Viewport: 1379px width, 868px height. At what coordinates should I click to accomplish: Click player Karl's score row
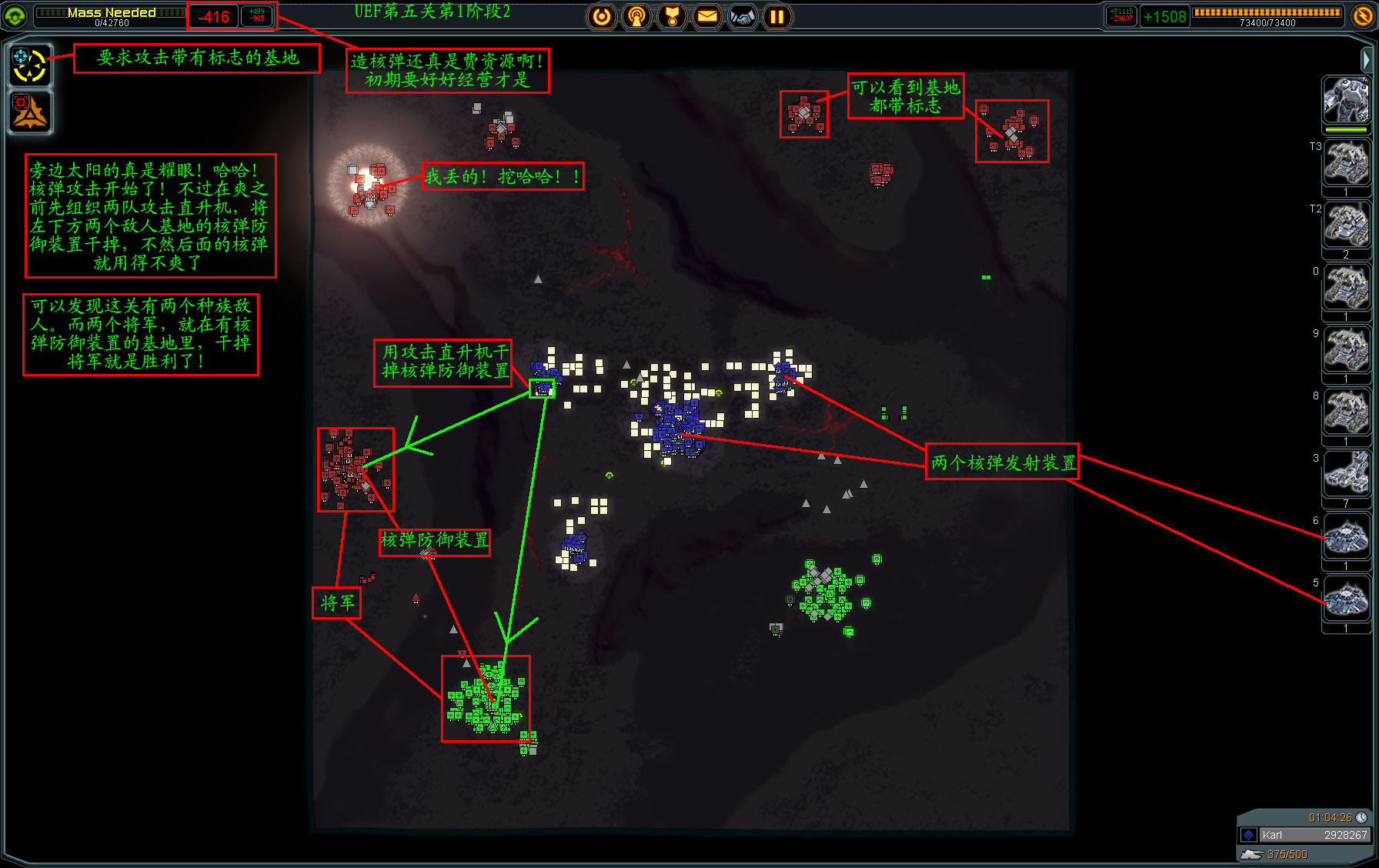1304,835
